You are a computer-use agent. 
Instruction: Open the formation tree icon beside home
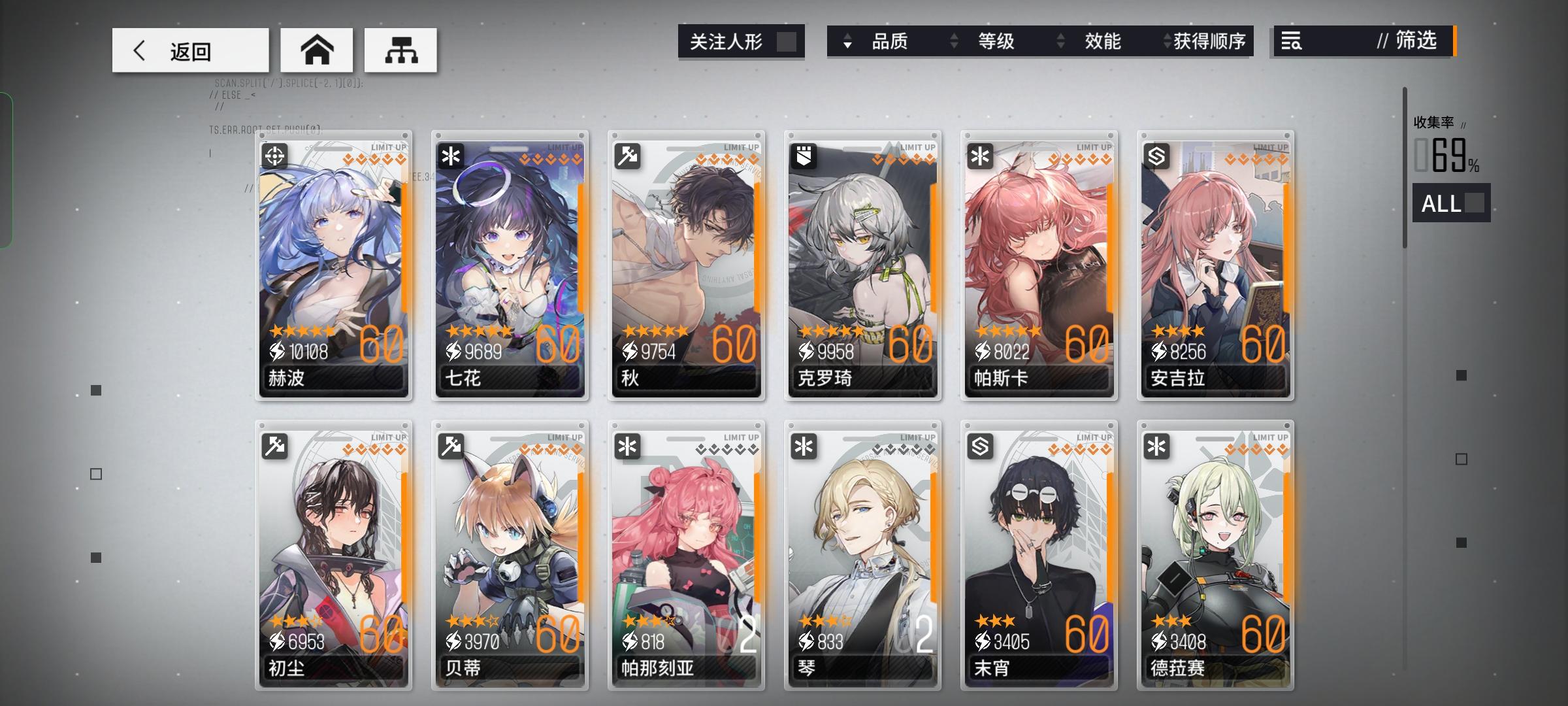click(400, 50)
